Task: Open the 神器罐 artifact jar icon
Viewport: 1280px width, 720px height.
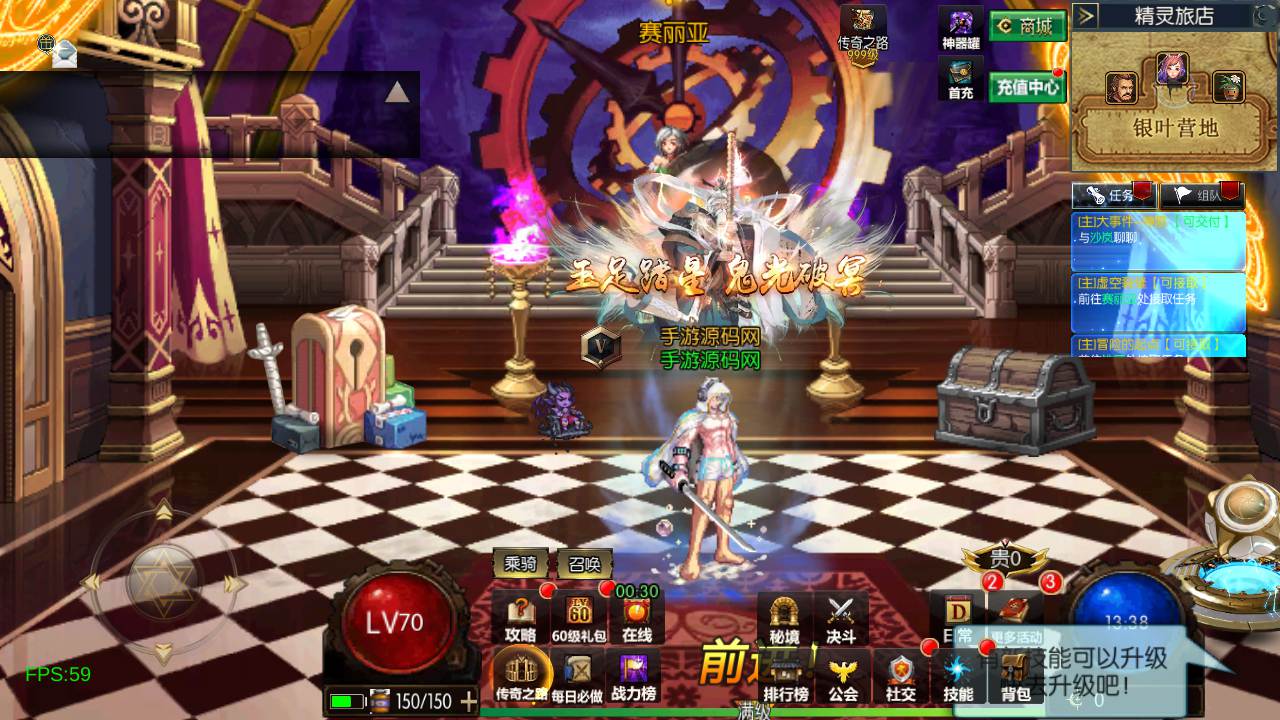Action: [961, 30]
